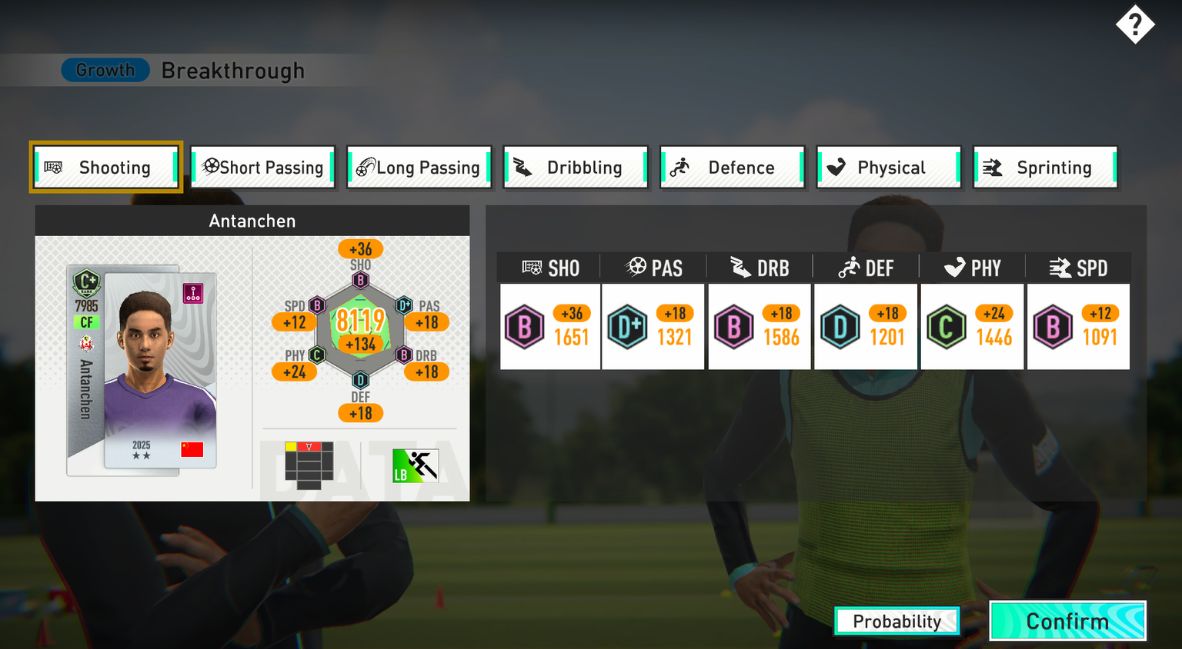Screen dimensions: 1182x649
Task: Select the PHY stat tile
Action: click(971, 326)
